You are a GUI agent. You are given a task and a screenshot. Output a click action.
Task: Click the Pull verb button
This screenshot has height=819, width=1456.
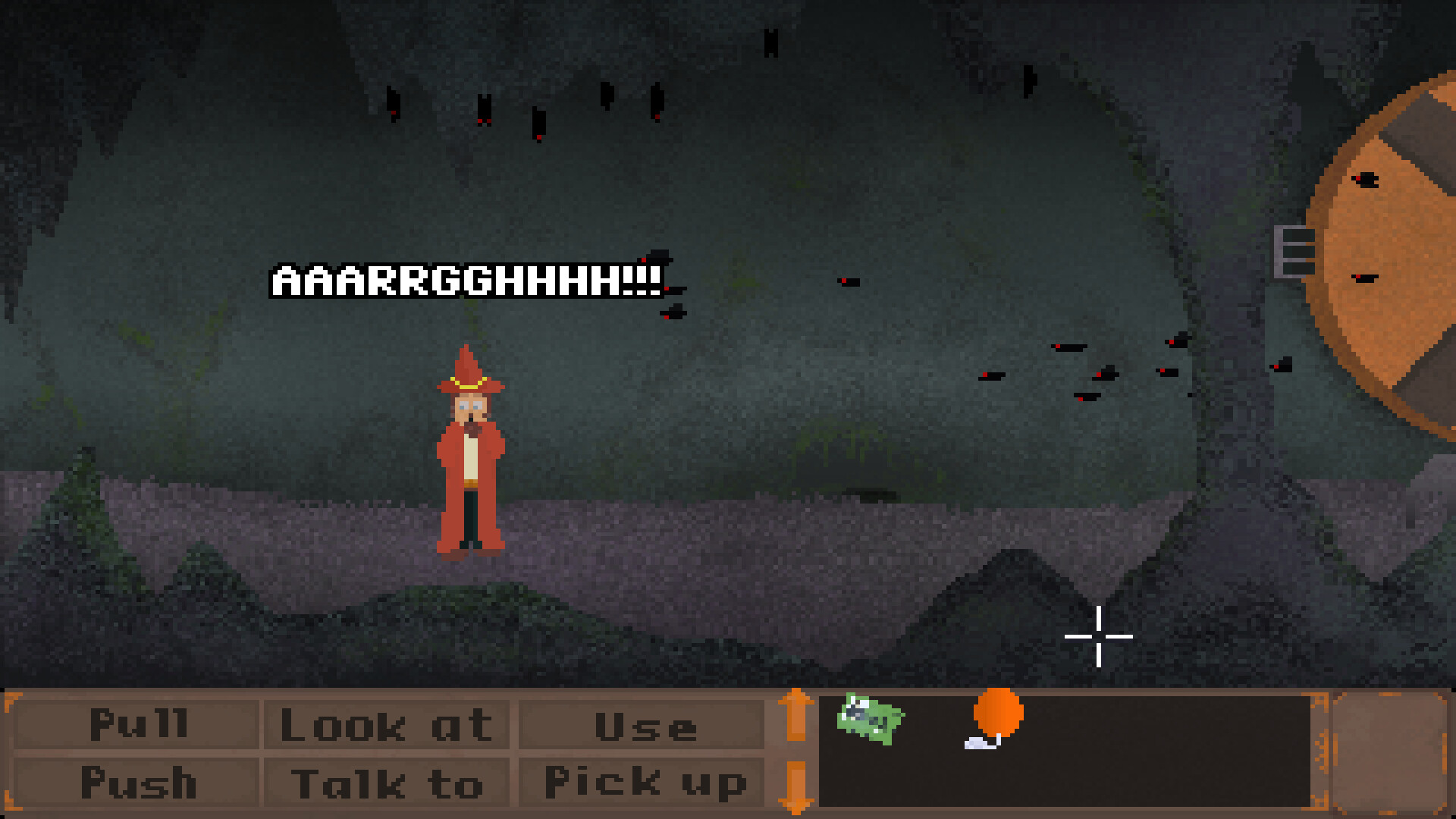(x=138, y=723)
